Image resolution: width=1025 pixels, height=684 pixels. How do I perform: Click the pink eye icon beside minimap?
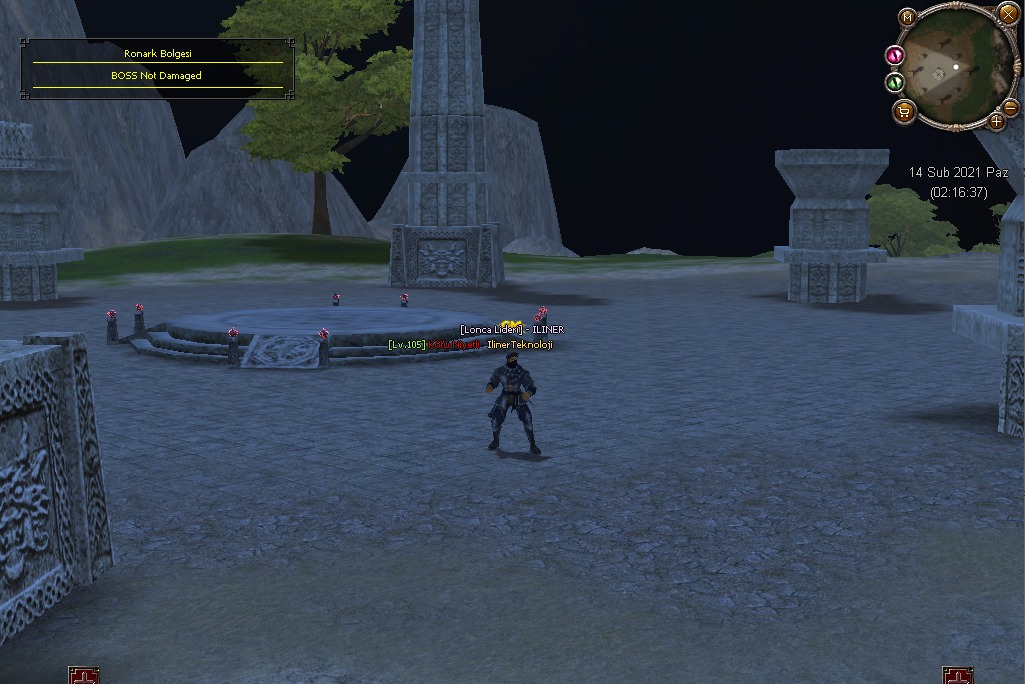pos(895,55)
